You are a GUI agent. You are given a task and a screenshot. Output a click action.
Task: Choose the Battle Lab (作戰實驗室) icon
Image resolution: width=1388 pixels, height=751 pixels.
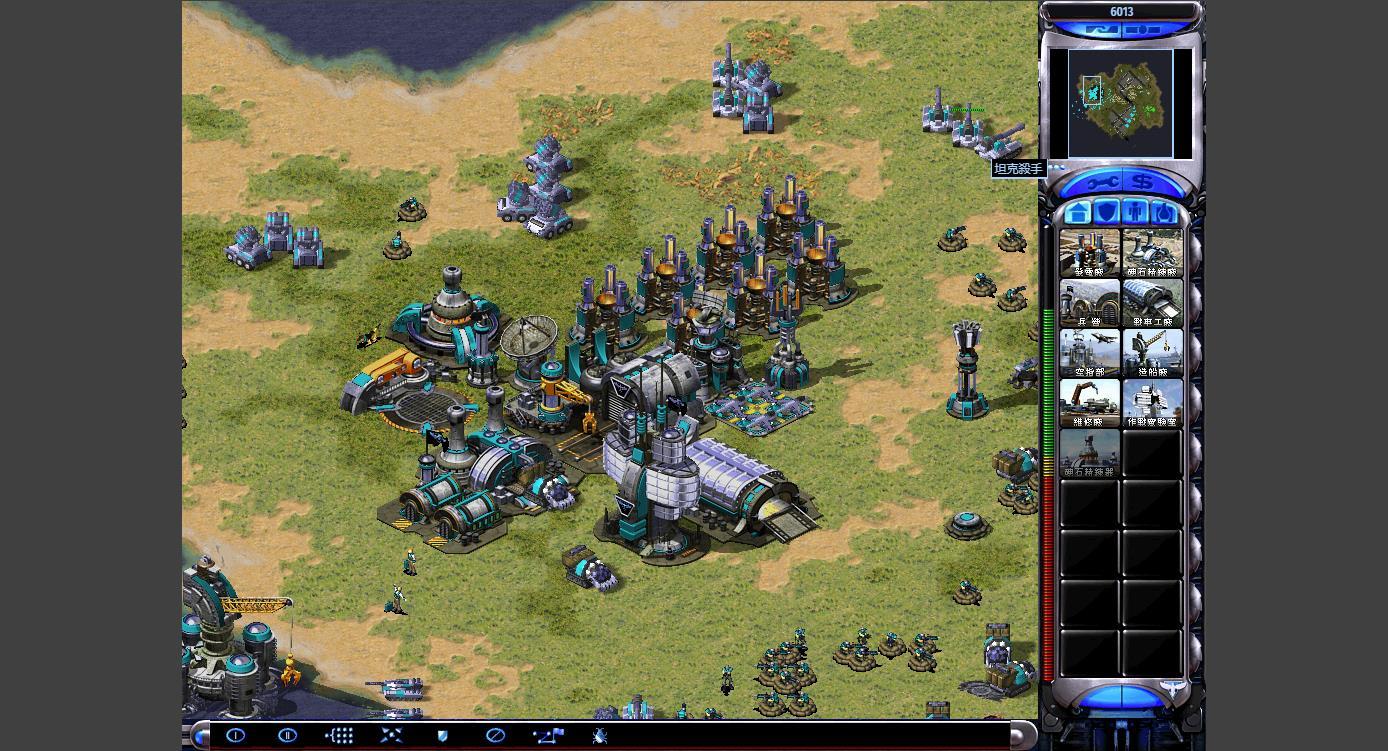click(1152, 403)
